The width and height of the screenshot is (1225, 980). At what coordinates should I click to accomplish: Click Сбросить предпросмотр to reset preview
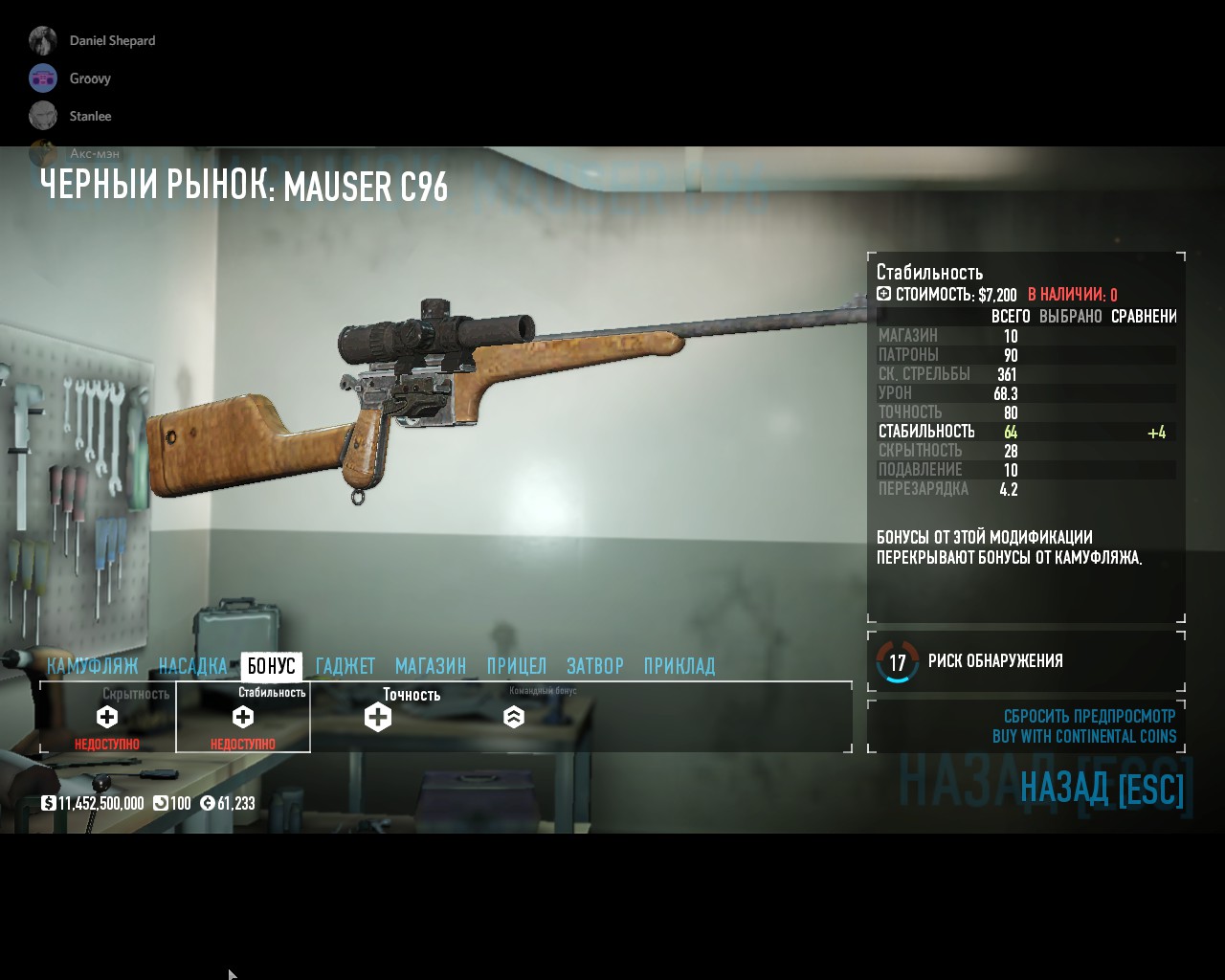point(1089,716)
